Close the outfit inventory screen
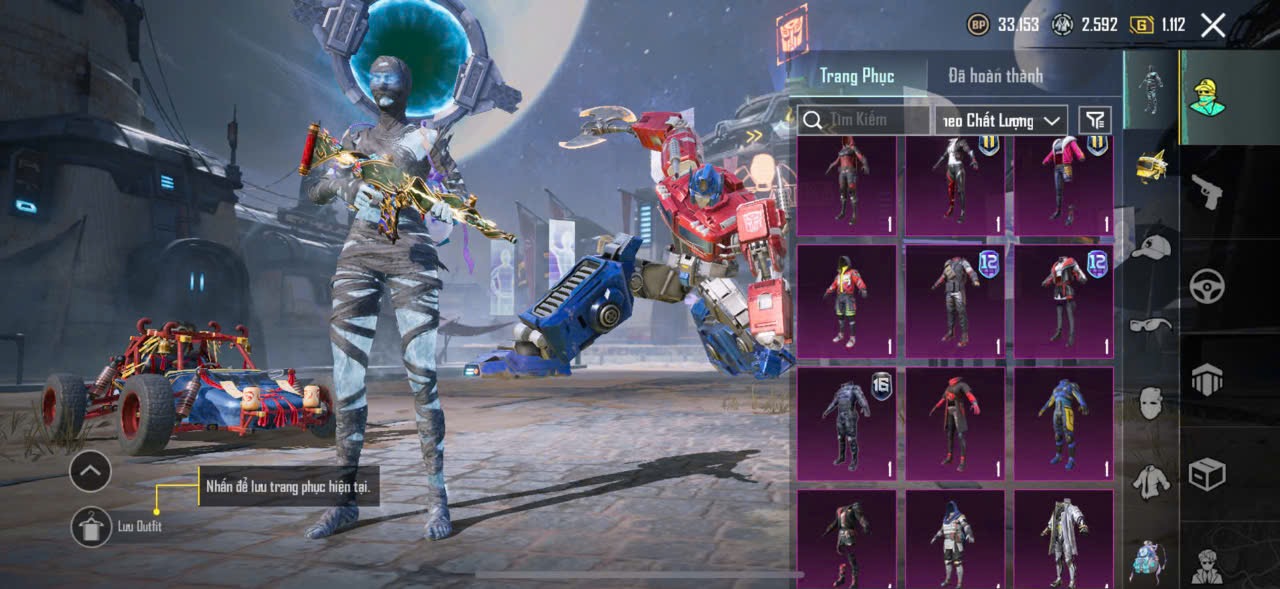 (1213, 26)
